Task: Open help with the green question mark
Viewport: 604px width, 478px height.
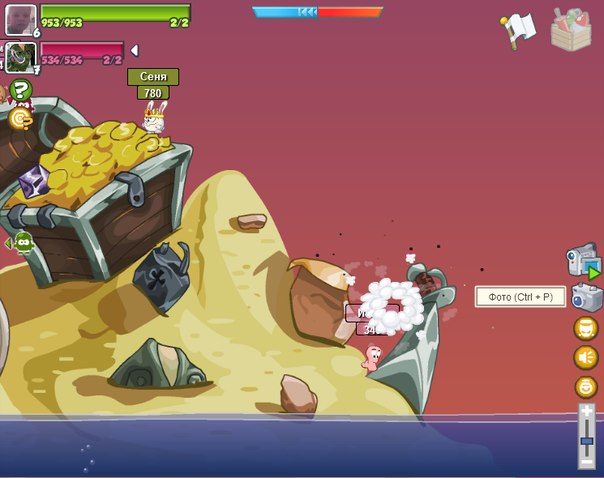Action: tap(21, 90)
